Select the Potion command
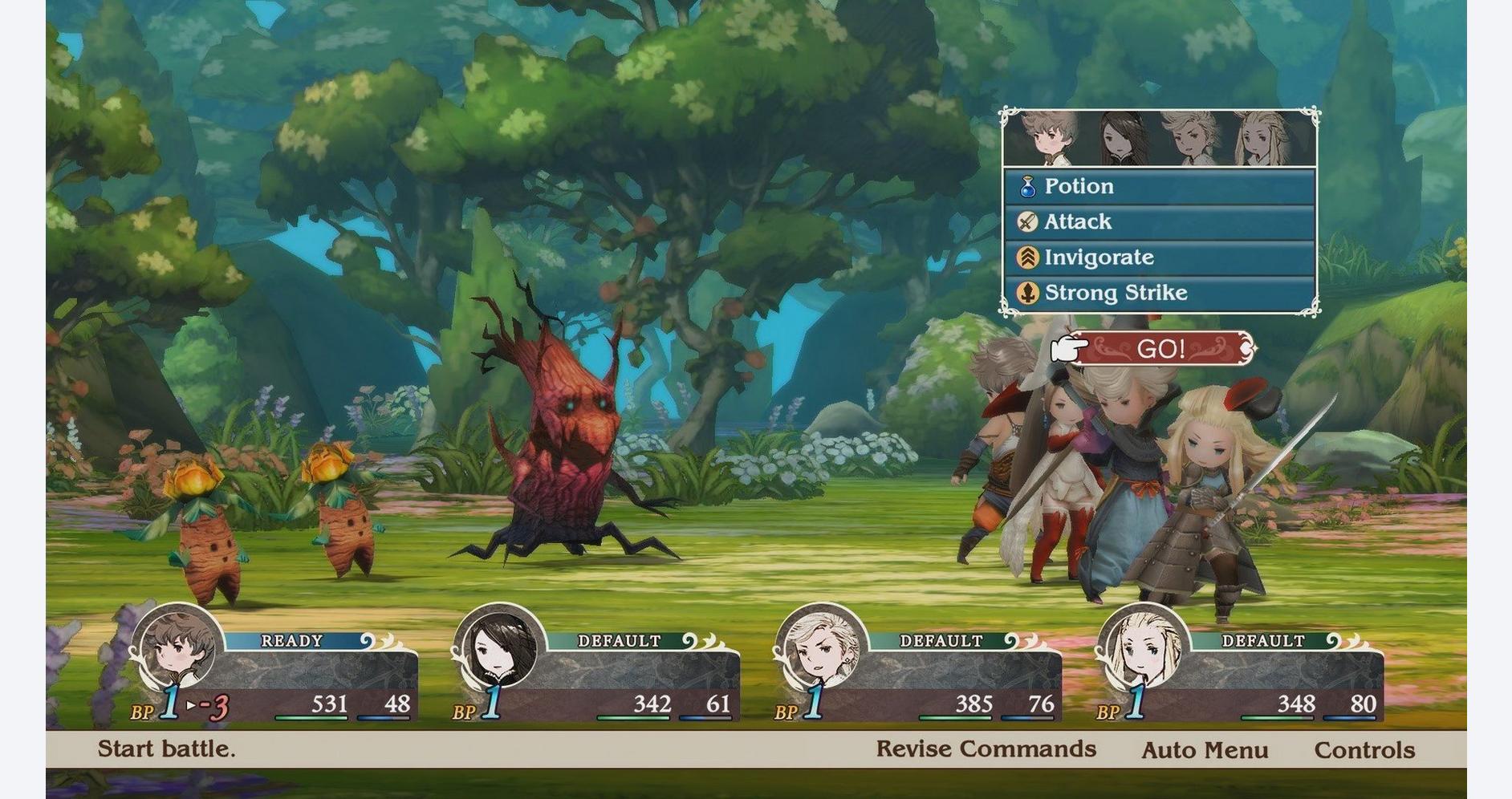The height and width of the screenshot is (799, 1512). click(1158, 186)
